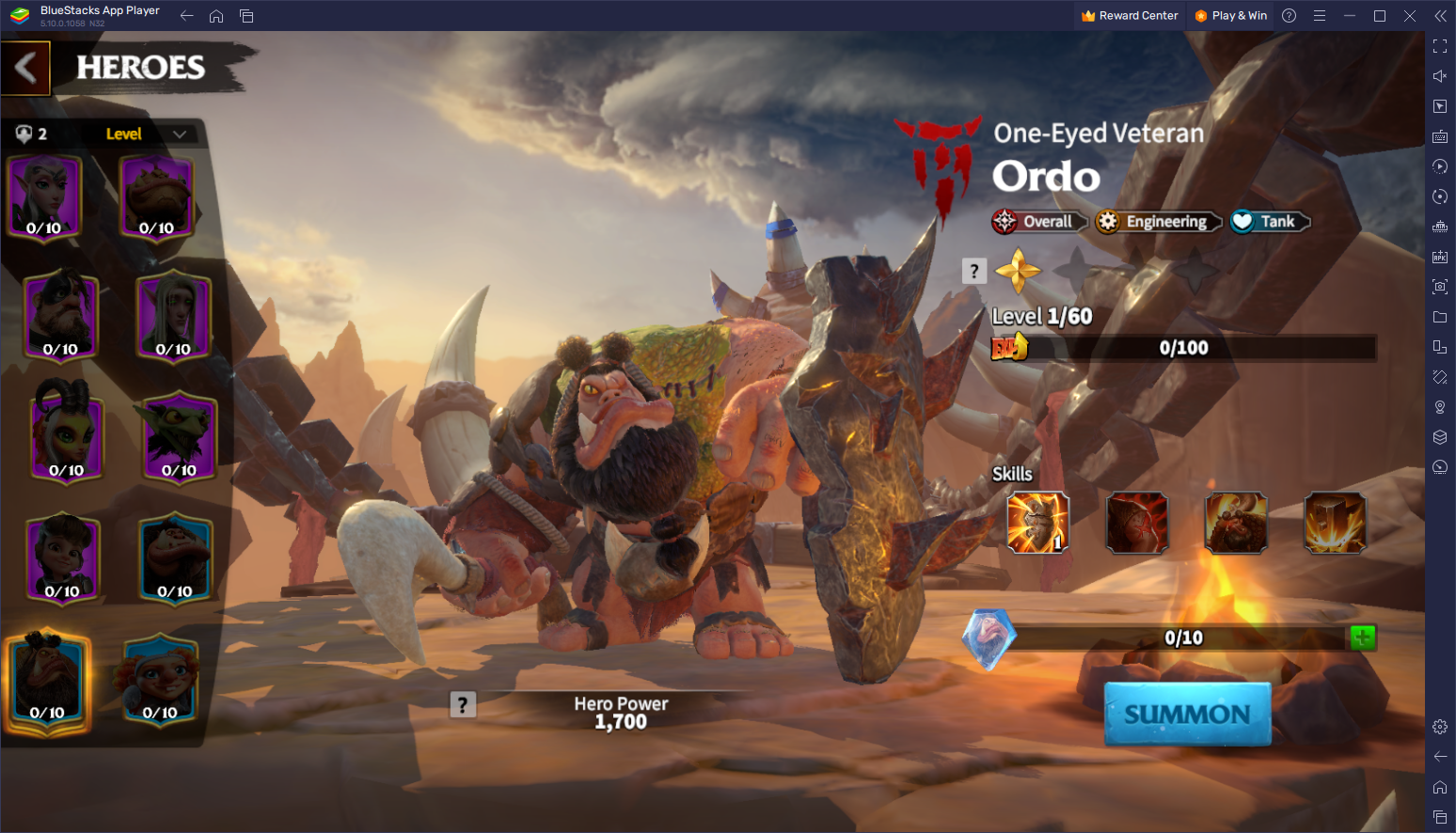Select Ordo's first skill icon
Viewport: 1456px width, 833px height.
tap(1037, 523)
